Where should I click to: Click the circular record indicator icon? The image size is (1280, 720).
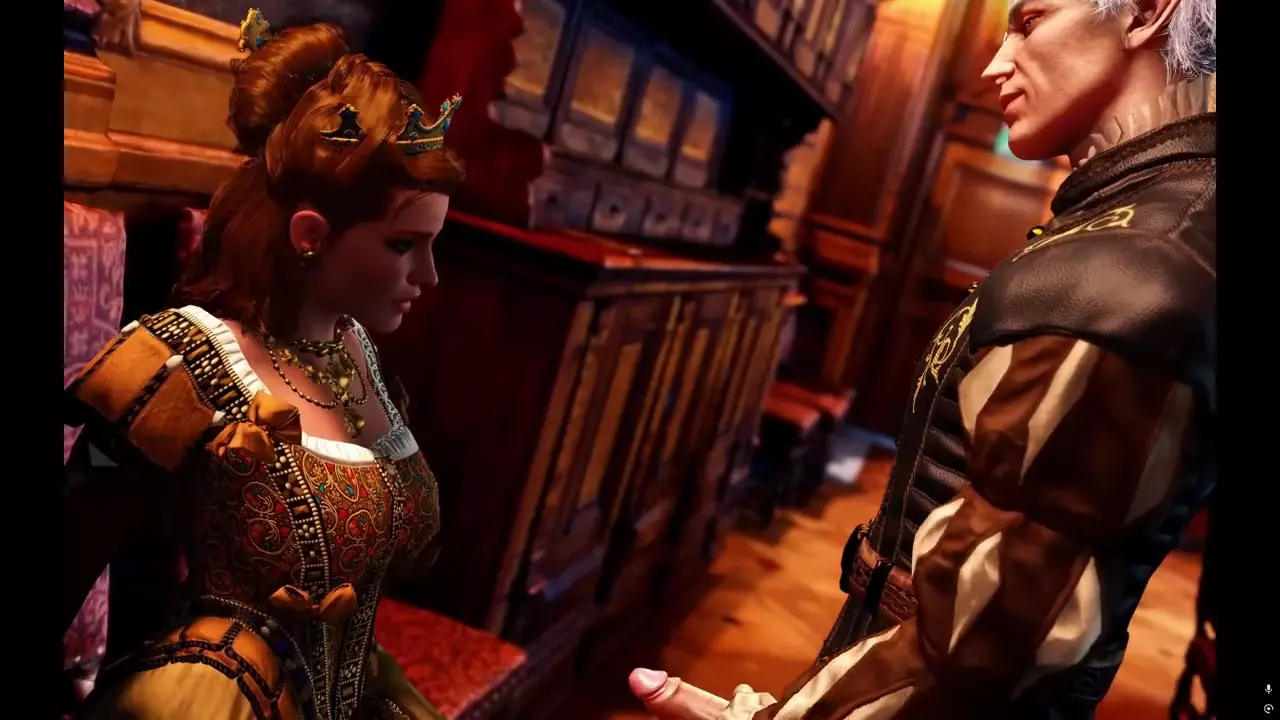[1268, 708]
